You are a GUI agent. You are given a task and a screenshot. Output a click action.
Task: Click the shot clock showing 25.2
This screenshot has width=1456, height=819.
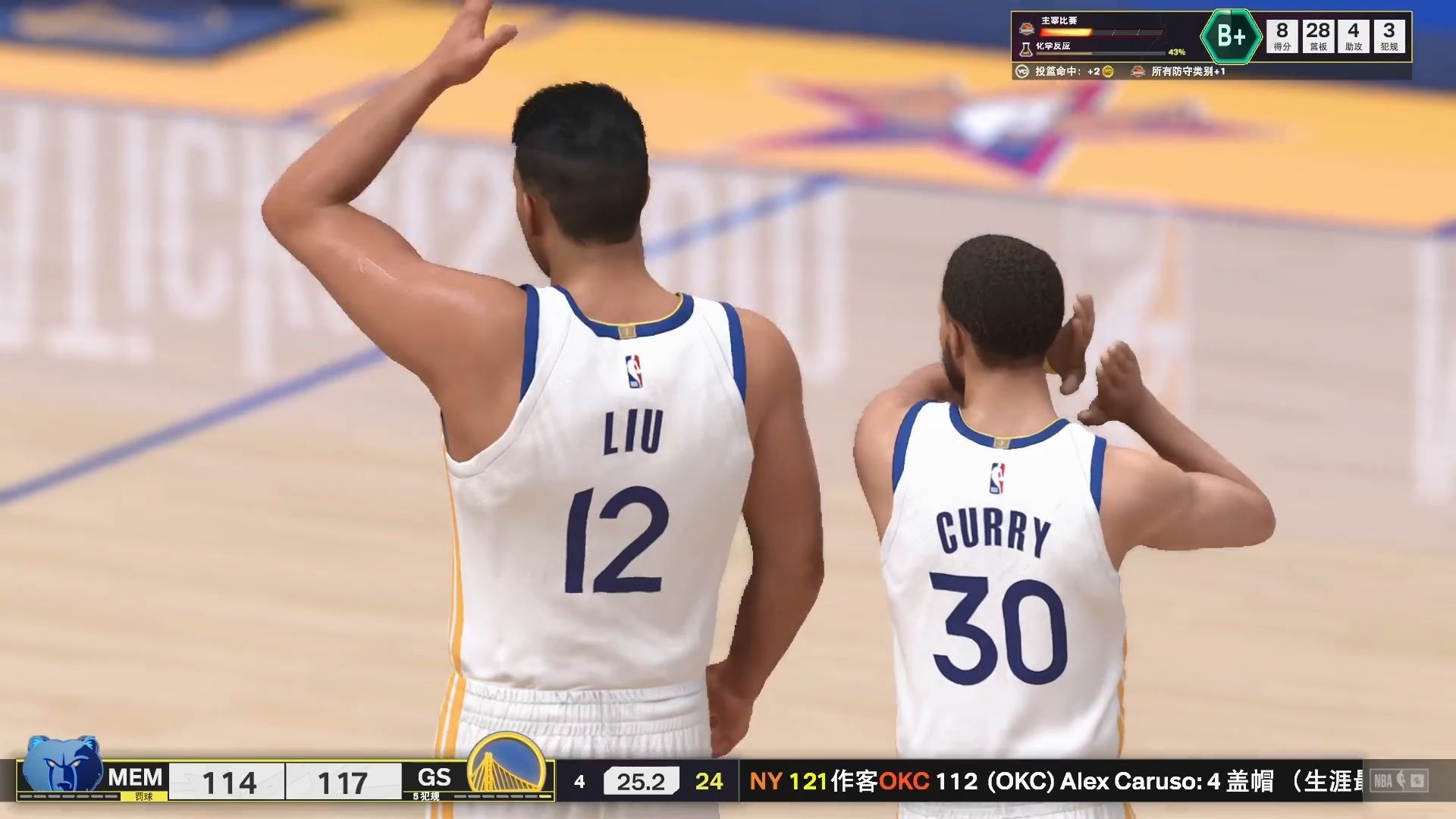[x=641, y=780]
